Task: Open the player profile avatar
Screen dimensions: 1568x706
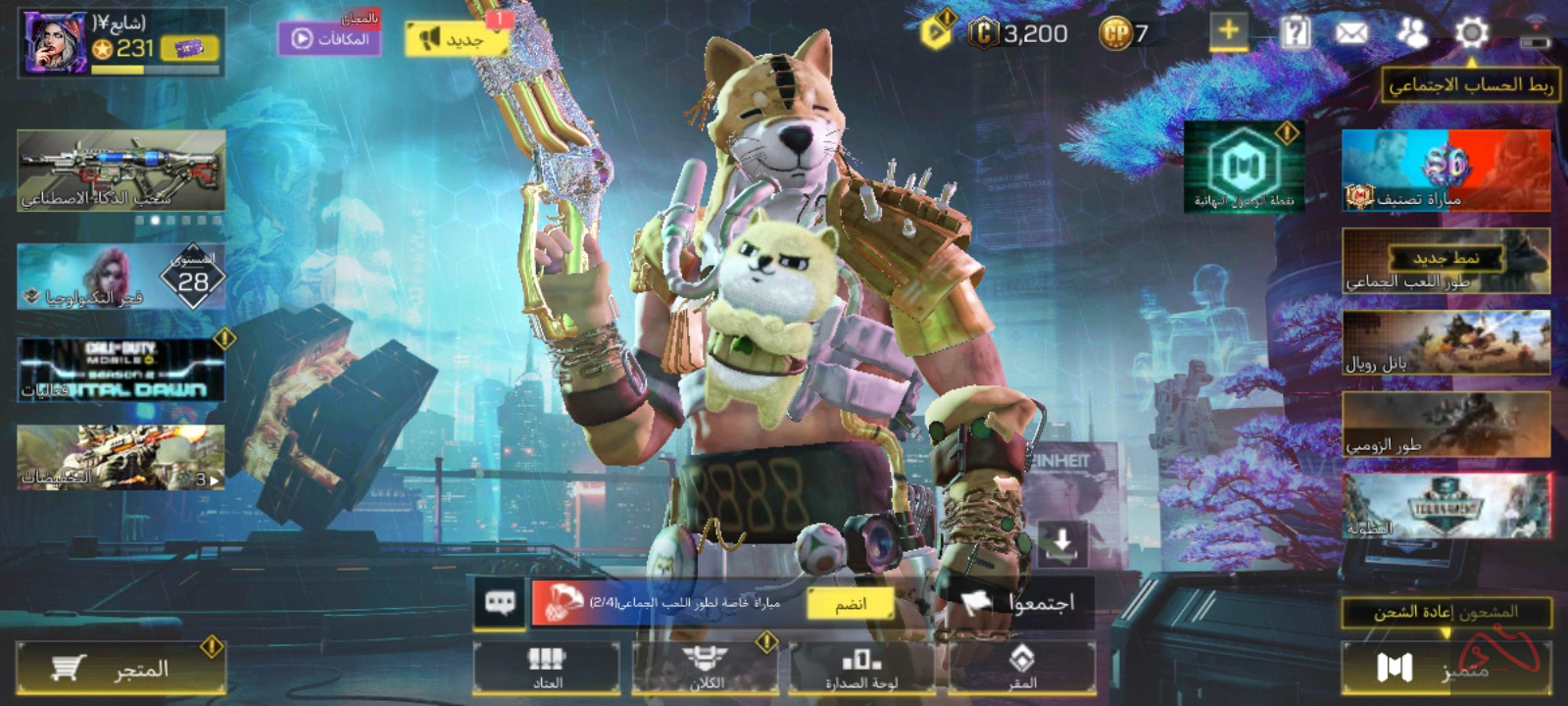Action: click(55, 43)
